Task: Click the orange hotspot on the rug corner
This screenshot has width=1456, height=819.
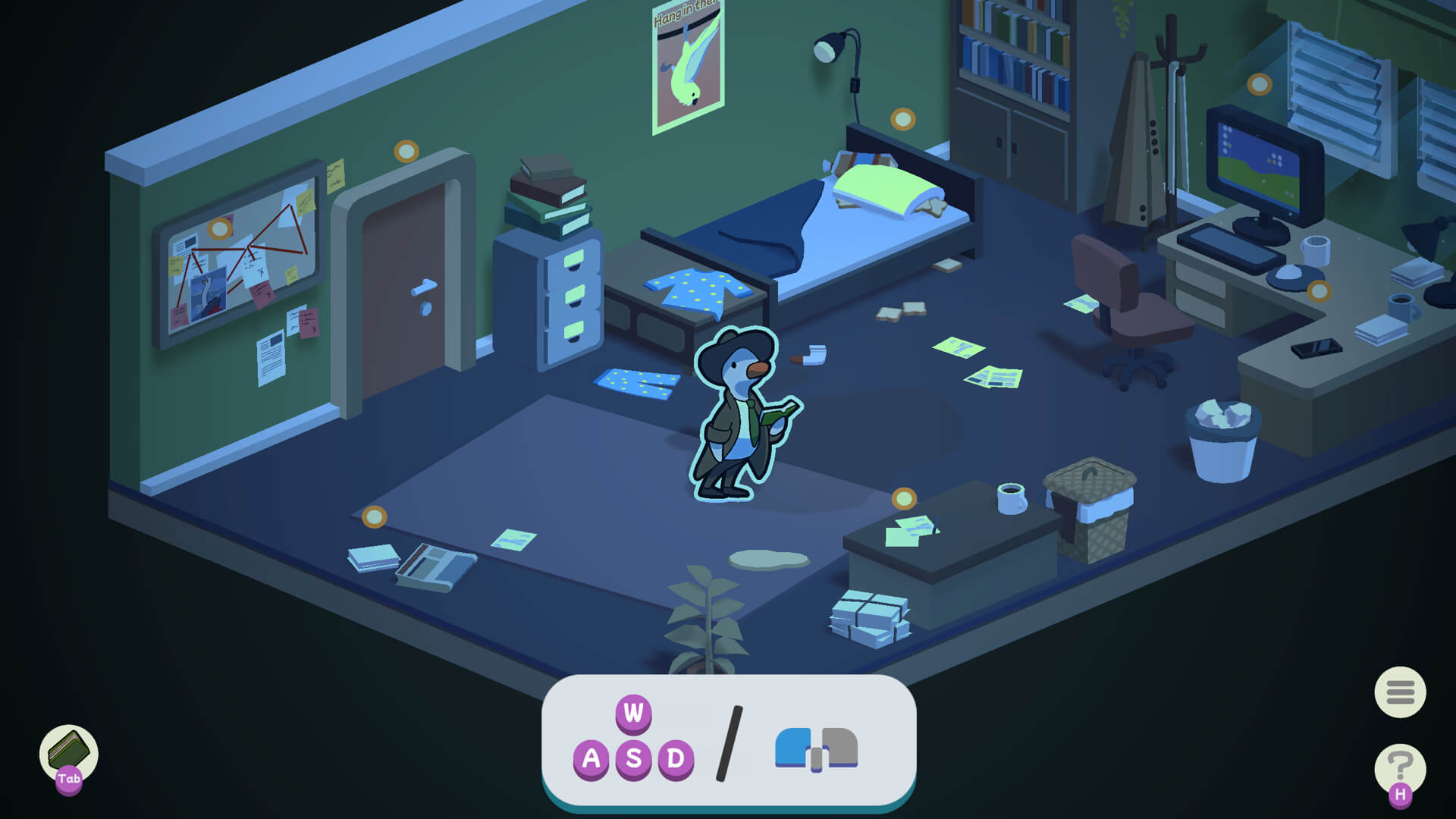Action: tap(373, 519)
